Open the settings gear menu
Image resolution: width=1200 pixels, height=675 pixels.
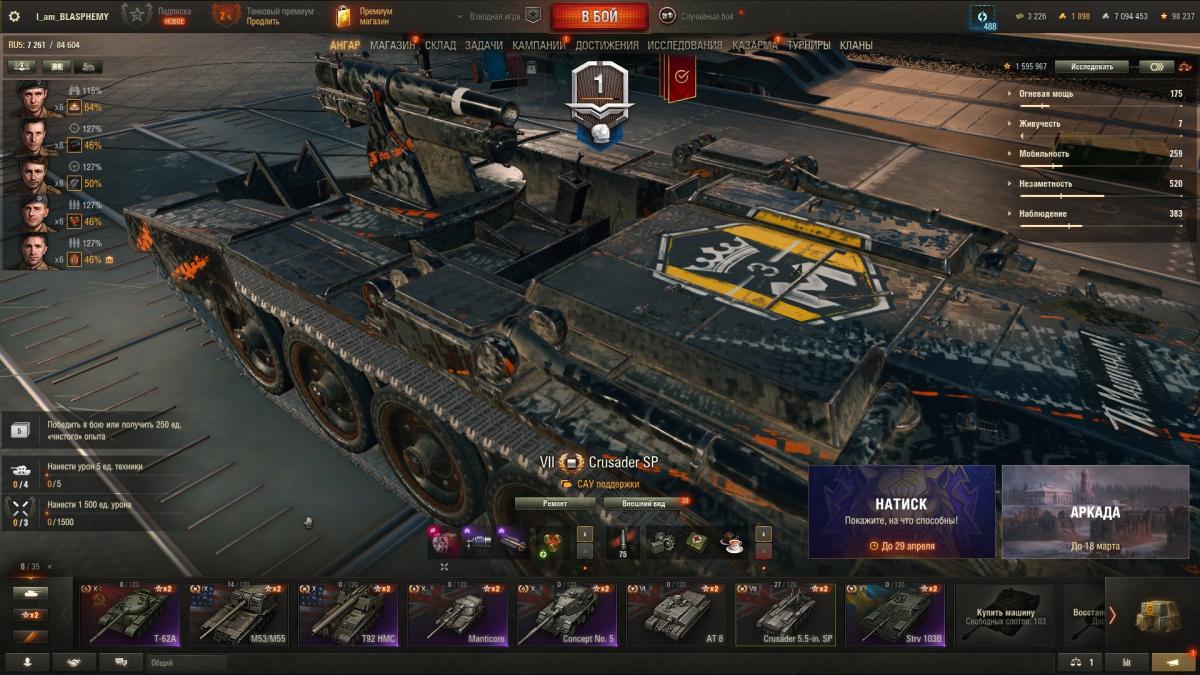click(14, 16)
